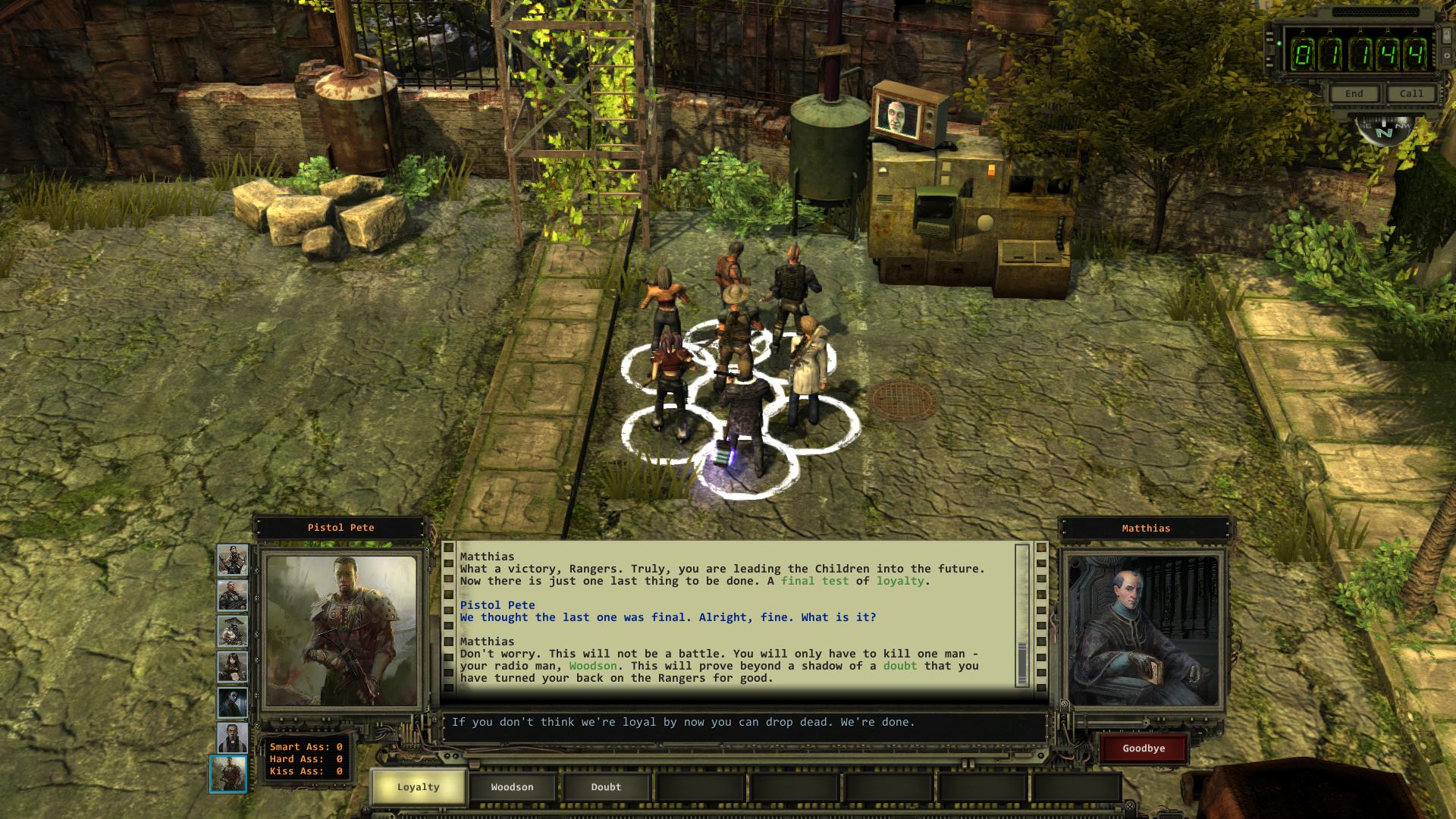This screenshot has width=1456, height=819.
Task: Choose the Loyalty keyword button
Action: [x=418, y=786]
